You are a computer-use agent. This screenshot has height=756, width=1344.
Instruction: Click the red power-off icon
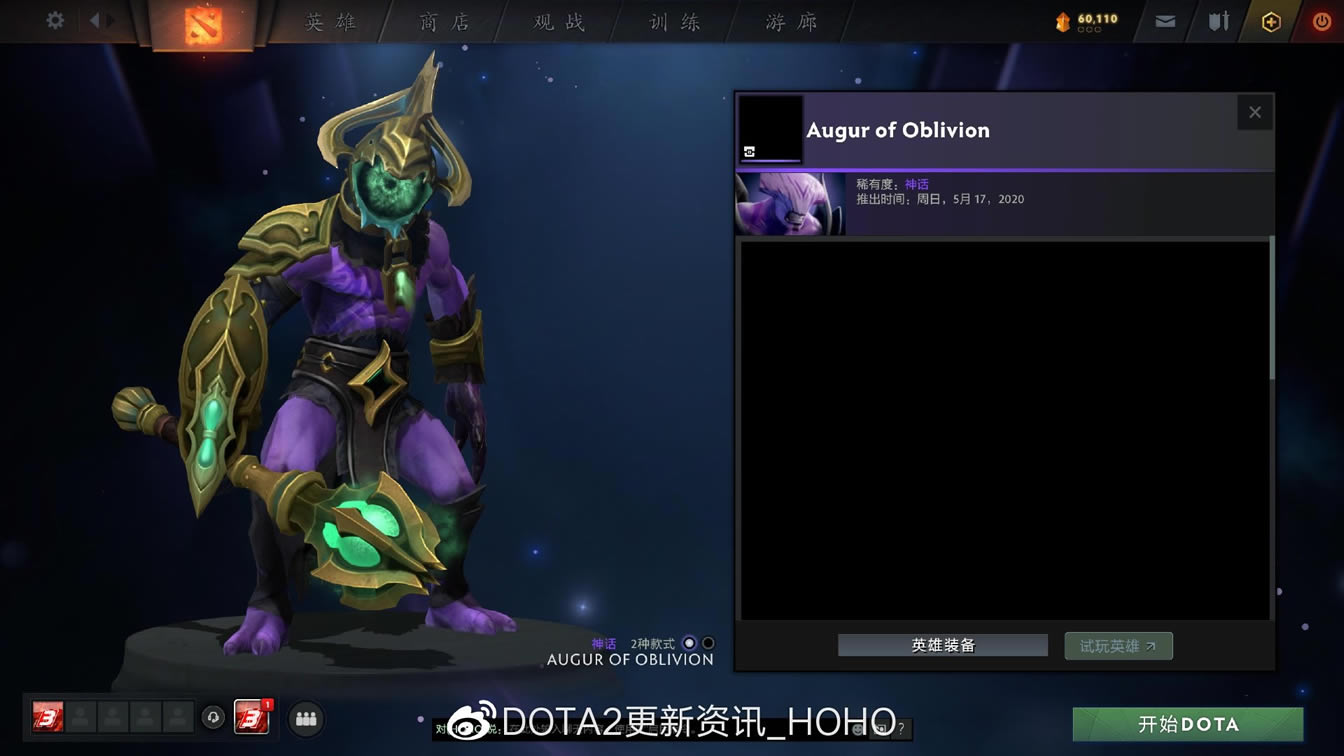click(x=1322, y=20)
